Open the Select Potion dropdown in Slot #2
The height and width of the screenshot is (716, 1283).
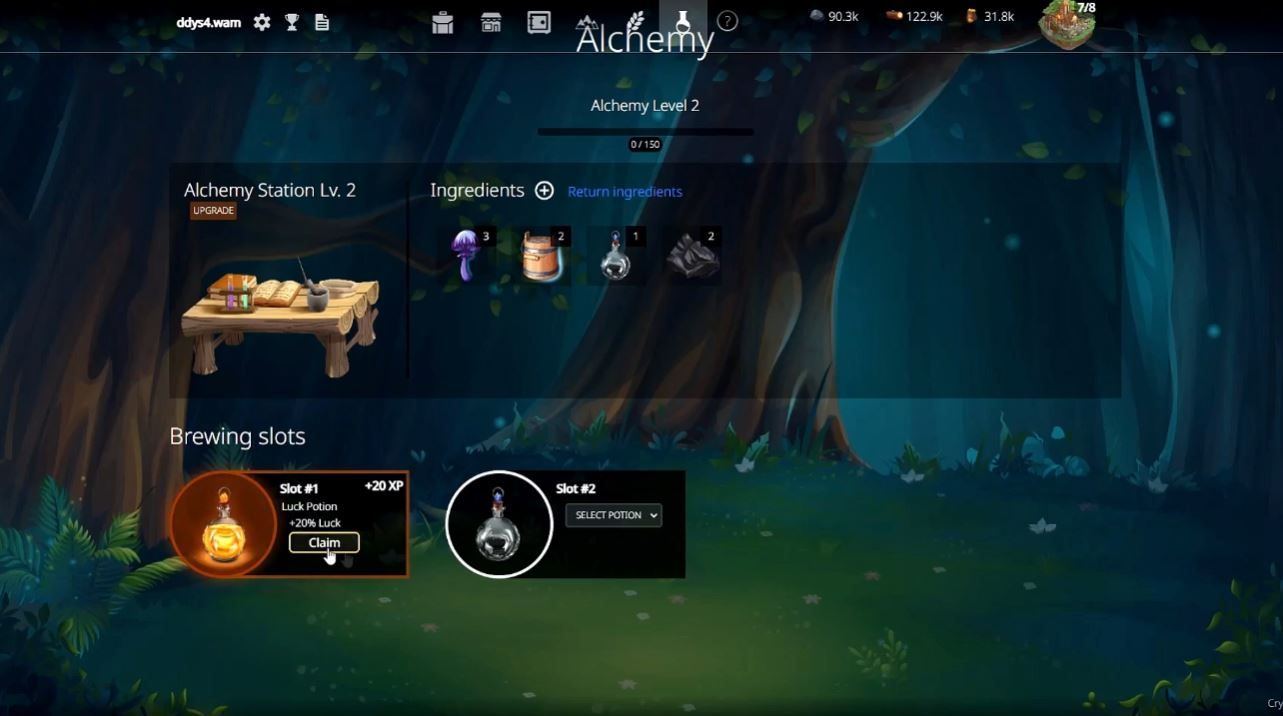pyautogui.click(x=614, y=515)
